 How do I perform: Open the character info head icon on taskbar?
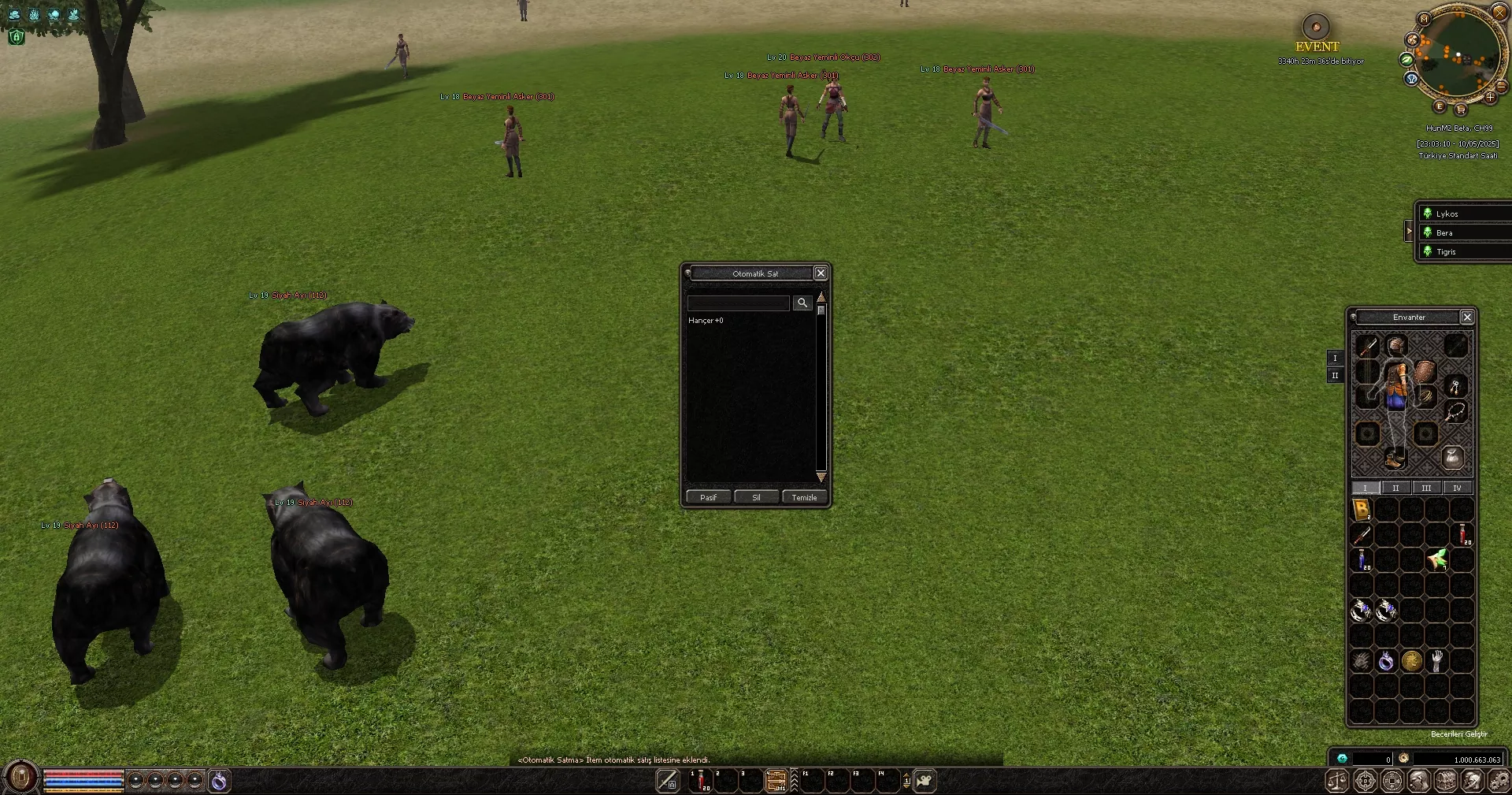(1420, 781)
